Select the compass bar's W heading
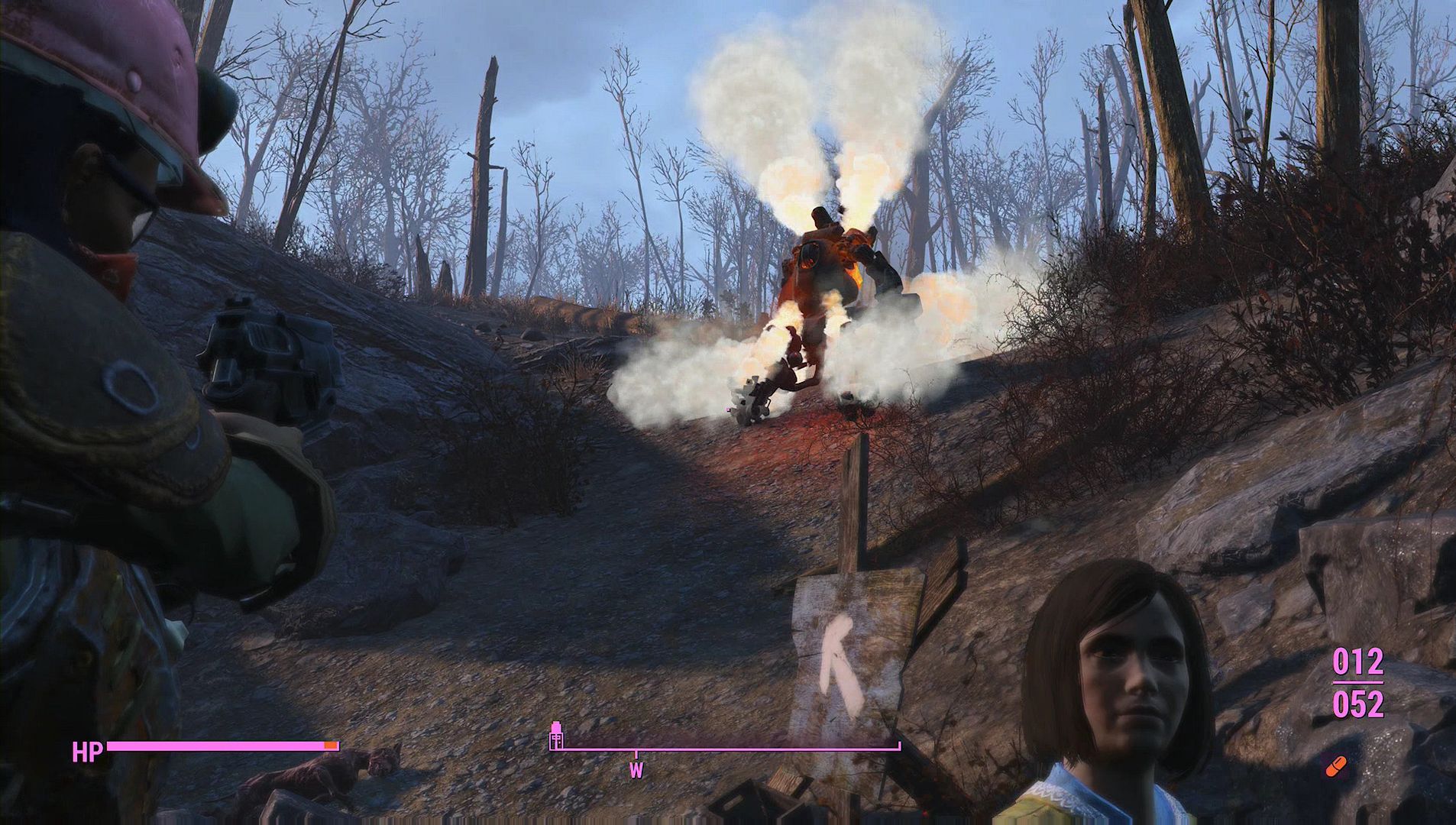 (636, 770)
